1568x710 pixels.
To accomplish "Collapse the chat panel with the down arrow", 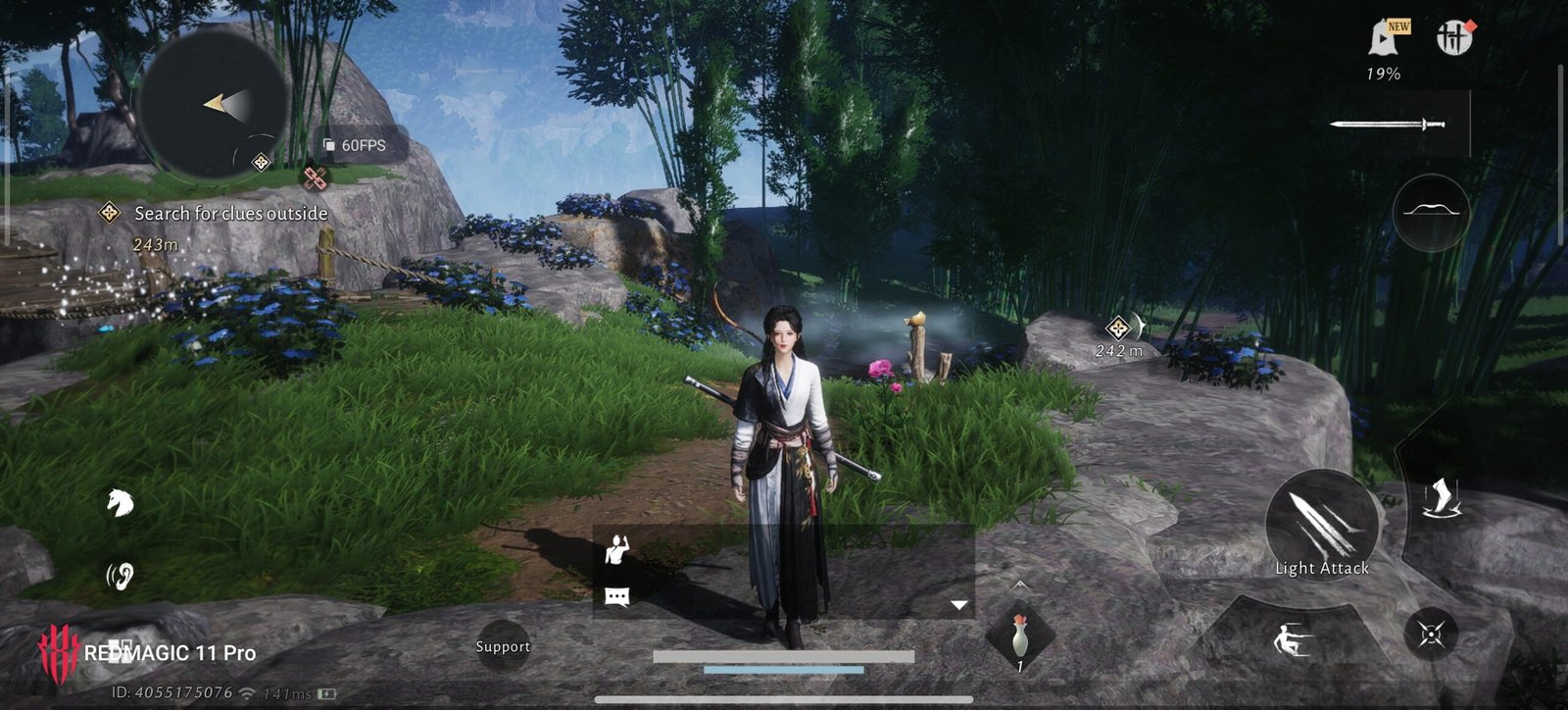I will 959,605.
